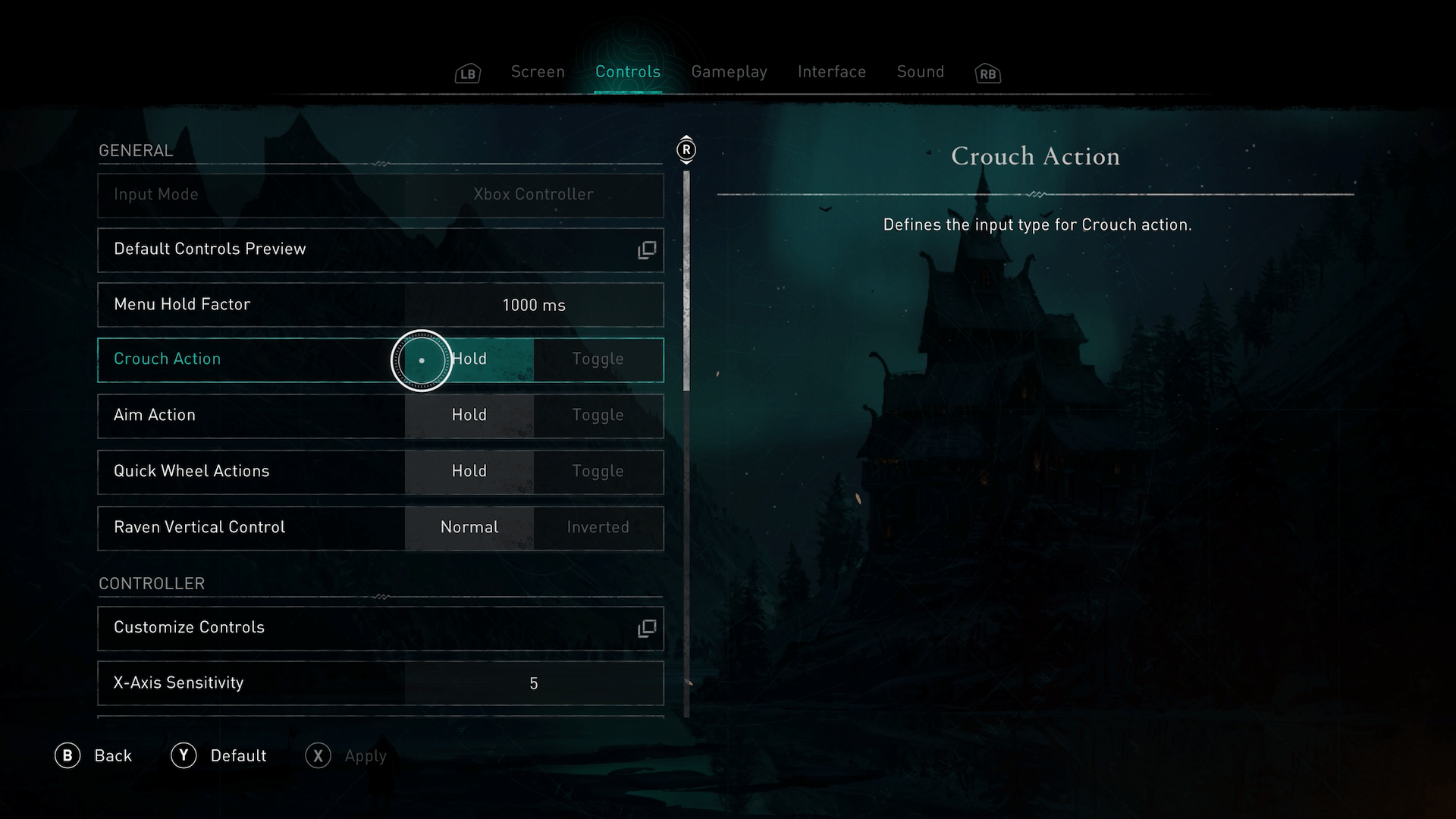Select the Screen tab
This screenshot has width=1456, height=819.
pos(538,71)
